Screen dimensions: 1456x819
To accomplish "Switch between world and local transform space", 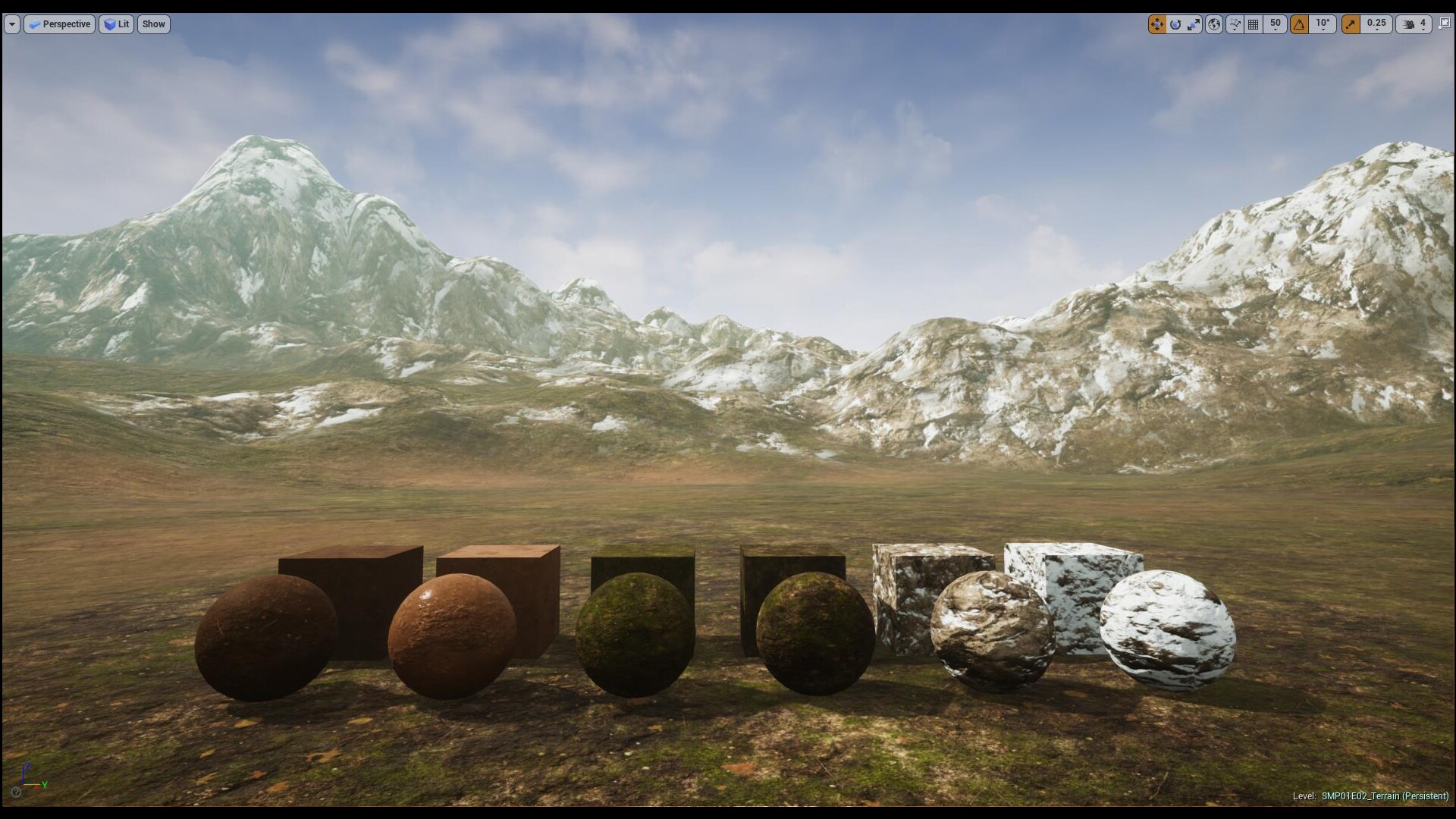I will tap(1216, 24).
